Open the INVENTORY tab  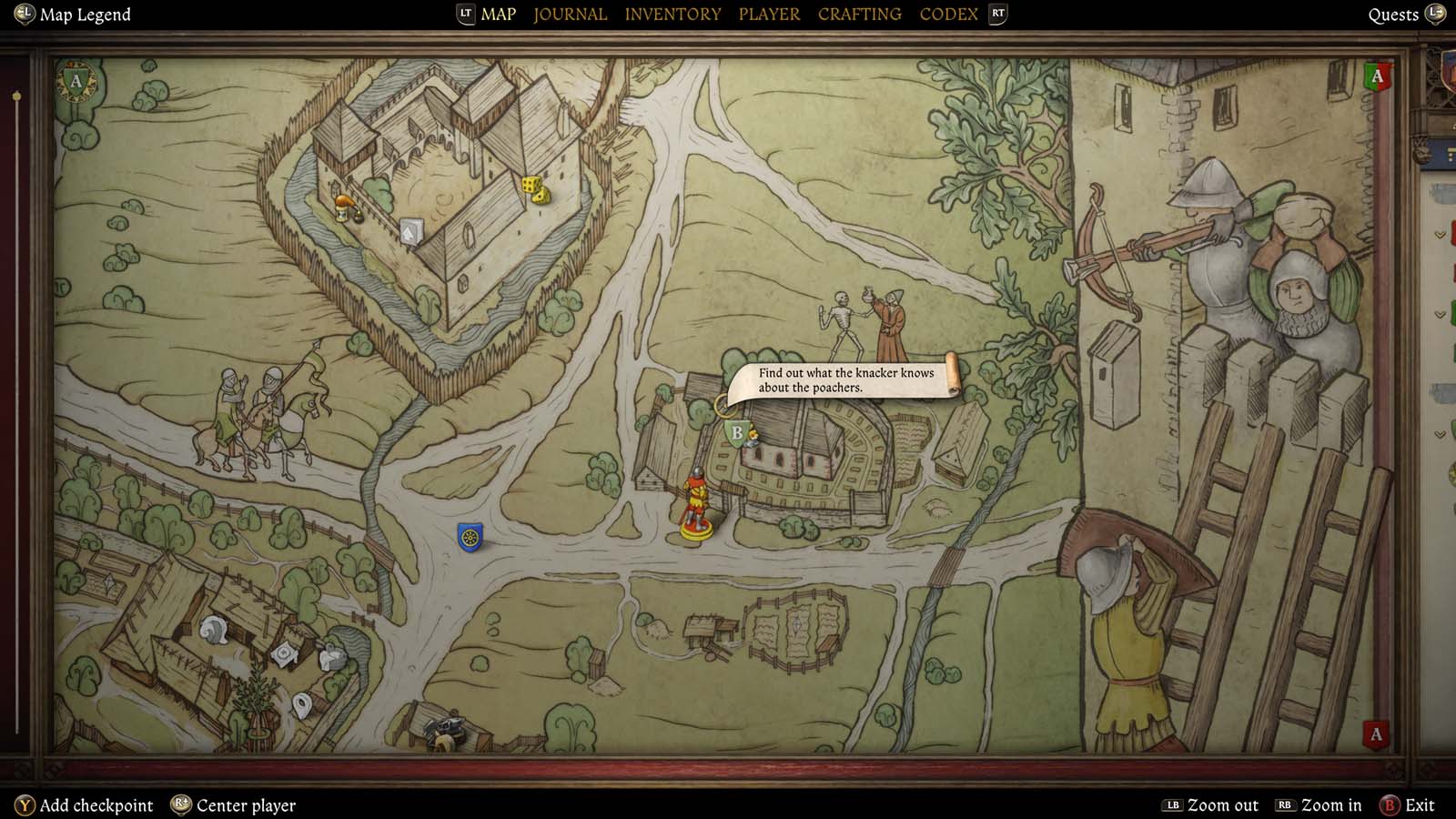click(x=672, y=14)
